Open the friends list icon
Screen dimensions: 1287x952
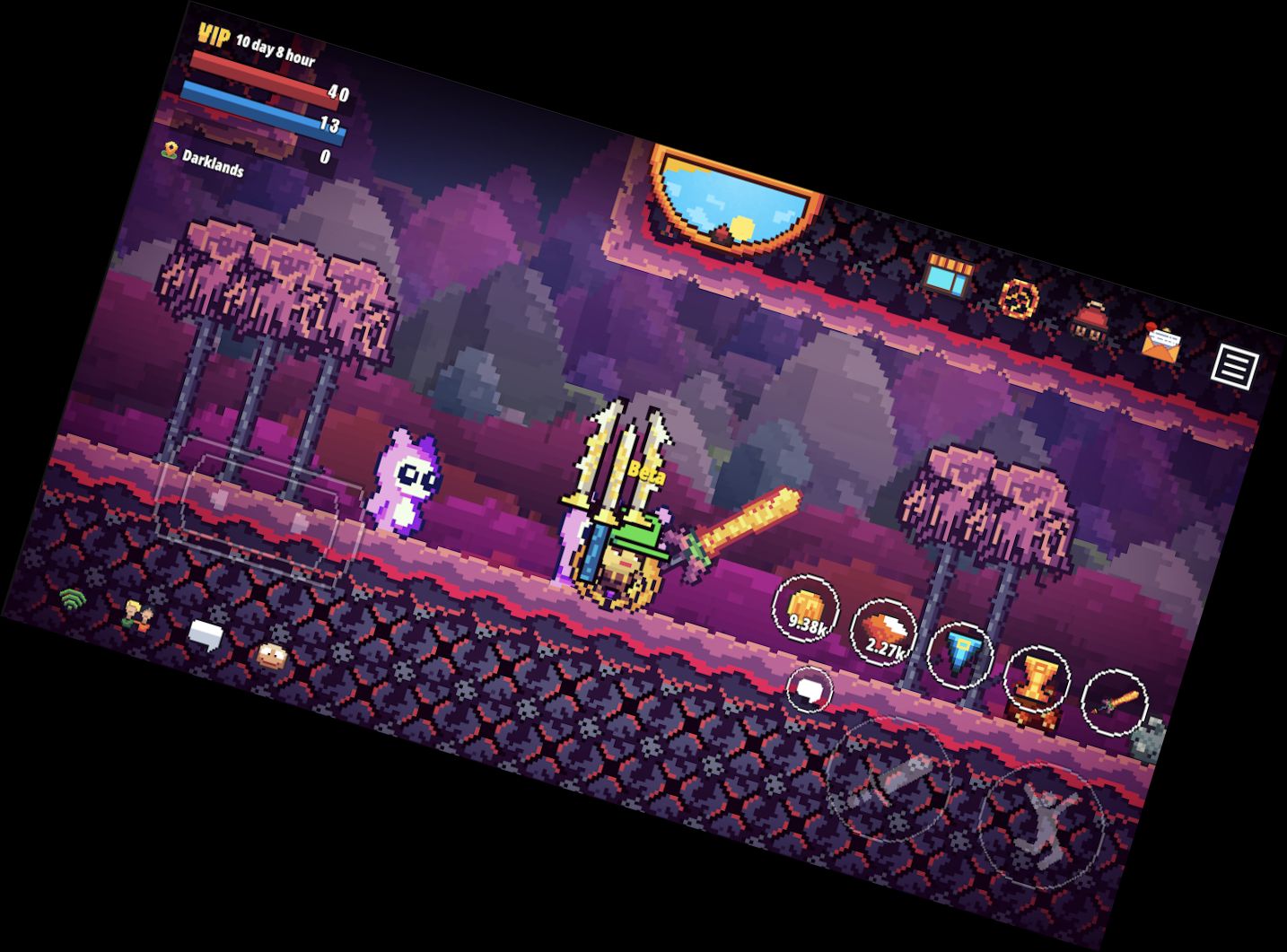pyautogui.click(x=136, y=616)
